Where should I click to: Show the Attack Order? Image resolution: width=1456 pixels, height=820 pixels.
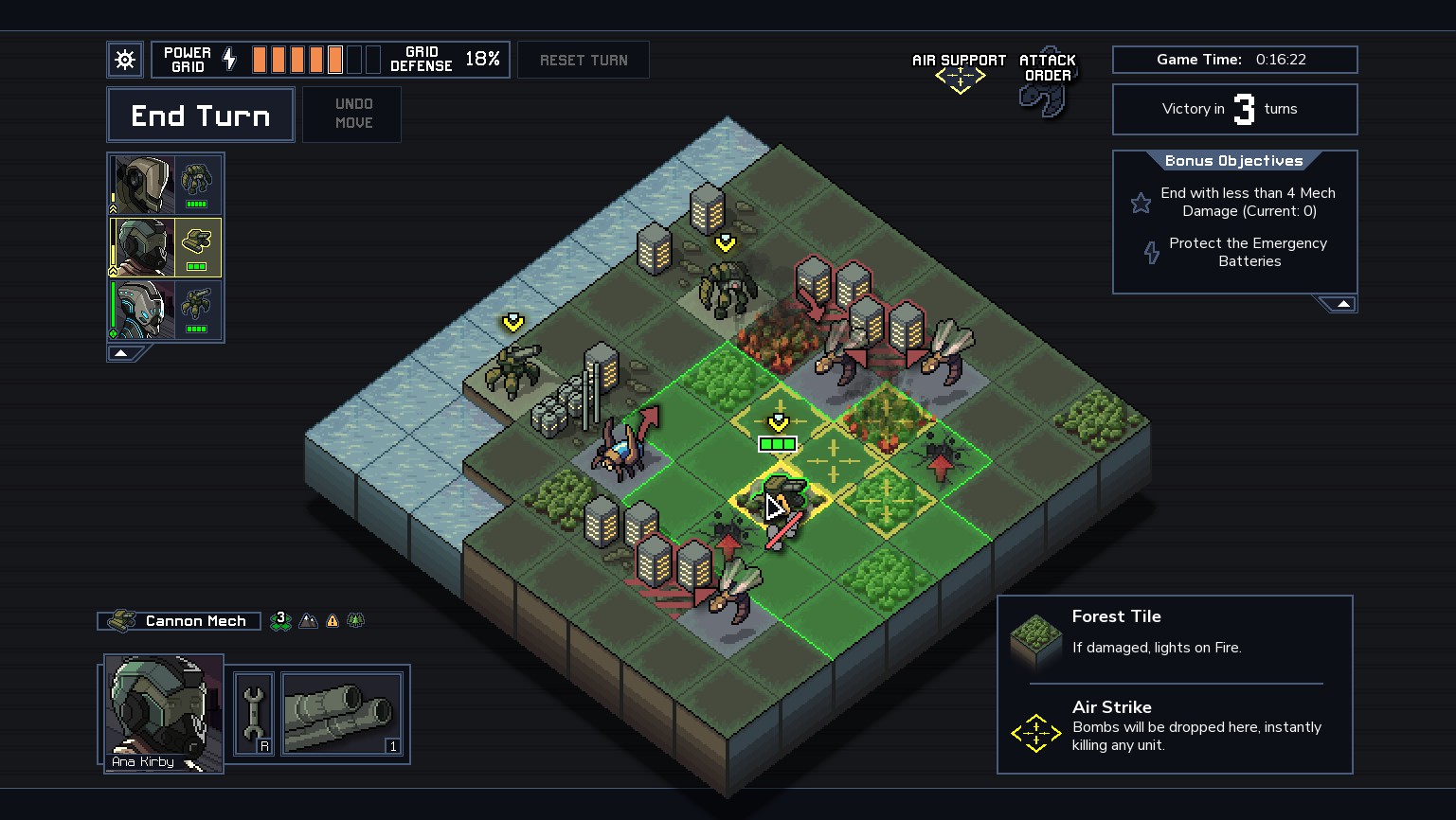[x=1047, y=81]
